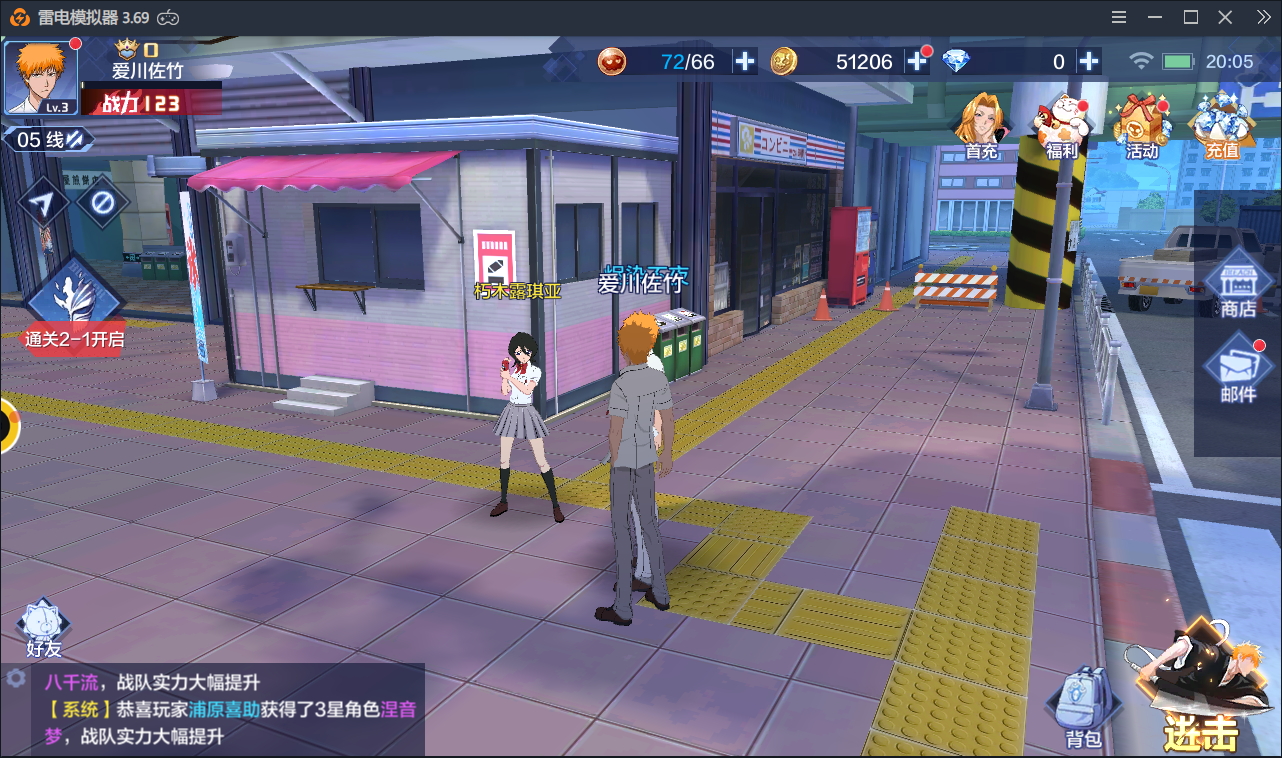This screenshot has width=1282, height=758.
Task: Add gold coins with the plus button
Action: coord(917,62)
